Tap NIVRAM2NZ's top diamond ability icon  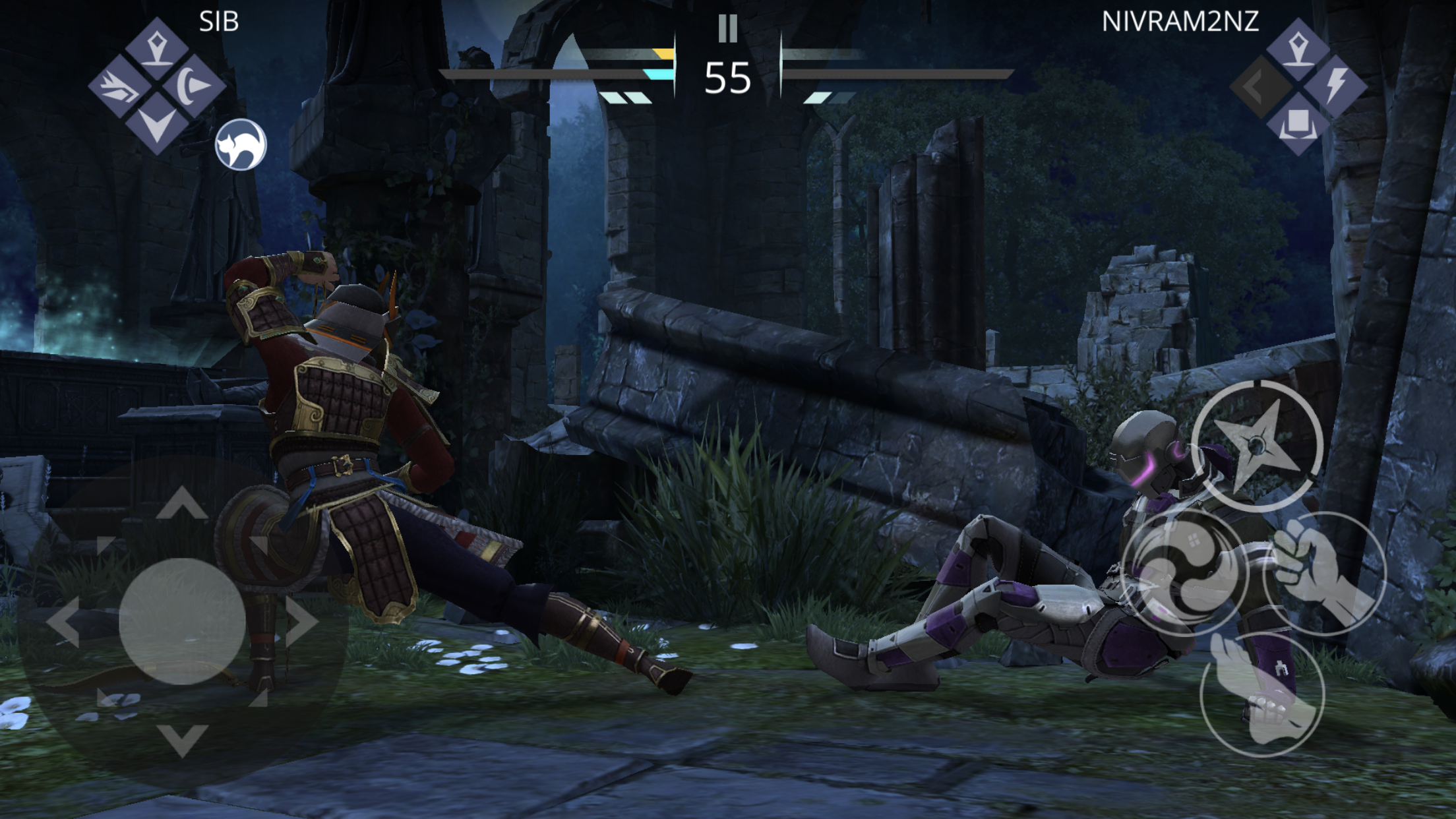pyautogui.click(x=1298, y=48)
